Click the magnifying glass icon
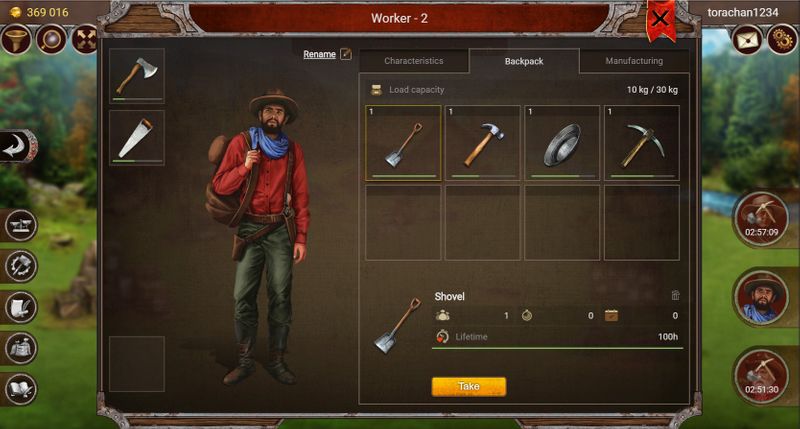Screen dimensions: 800x429 (x=50, y=39)
